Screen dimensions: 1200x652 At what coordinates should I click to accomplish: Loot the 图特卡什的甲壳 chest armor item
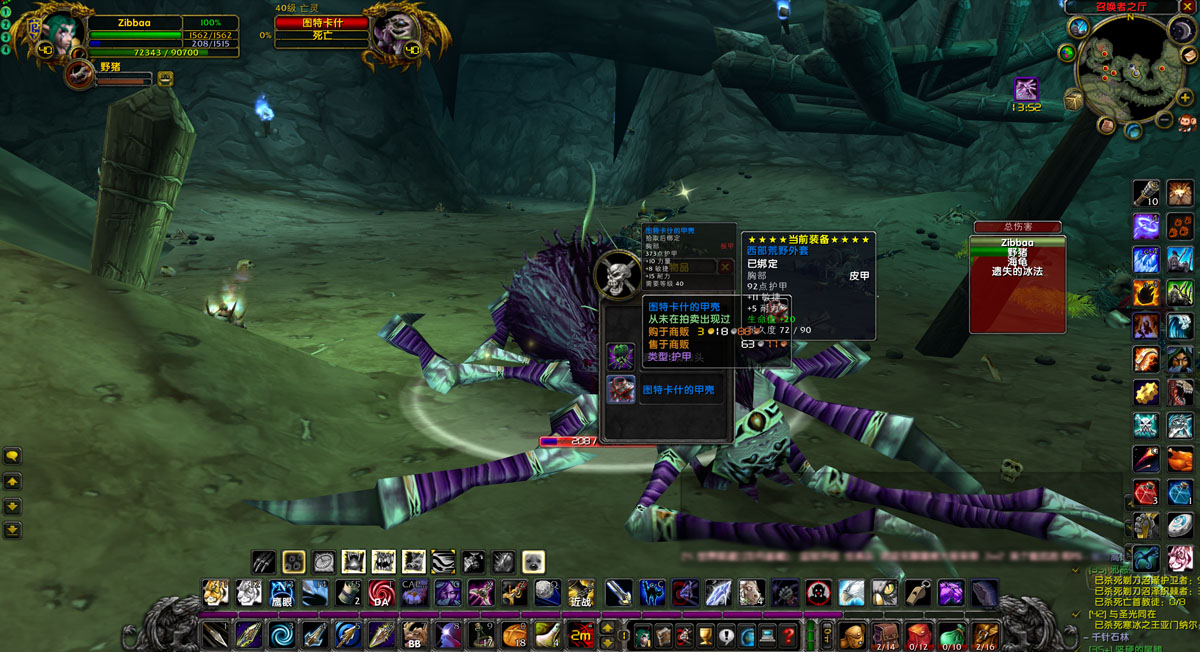(x=621, y=390)
